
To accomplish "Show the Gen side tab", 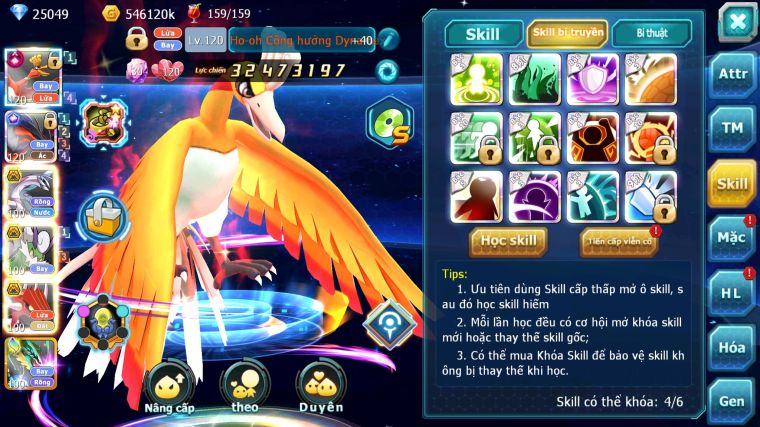I will click(x=732, y=401).
